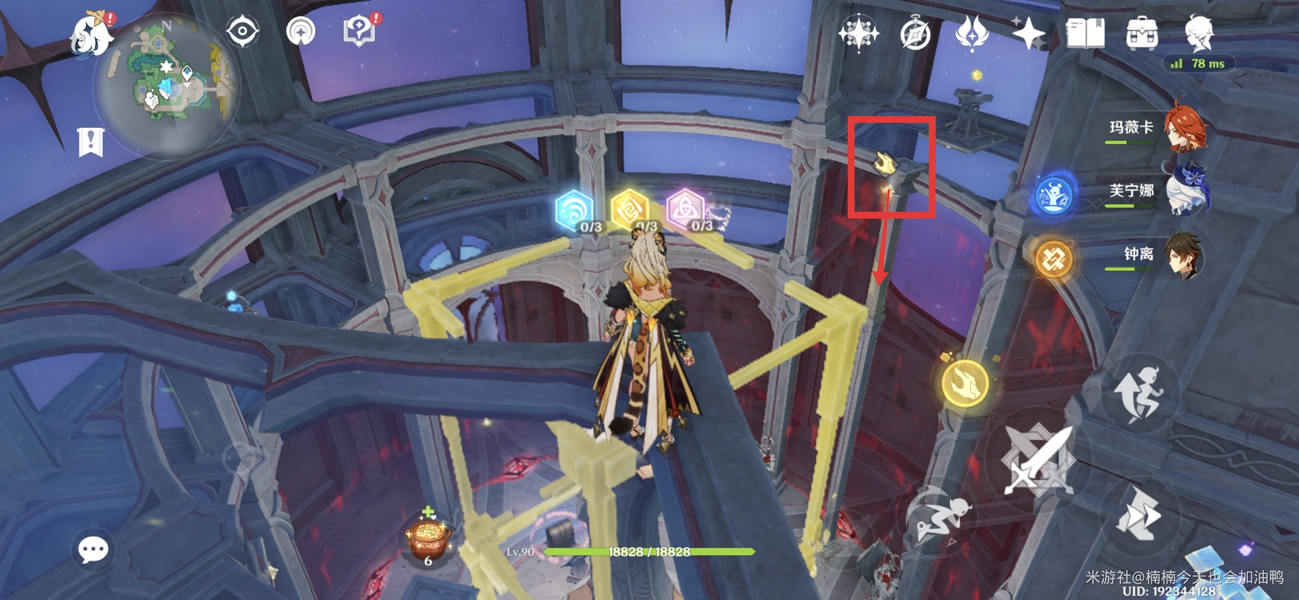Activate elemental sight eye icon
This screenshot has width=1299, height=600.
point(242,32)
